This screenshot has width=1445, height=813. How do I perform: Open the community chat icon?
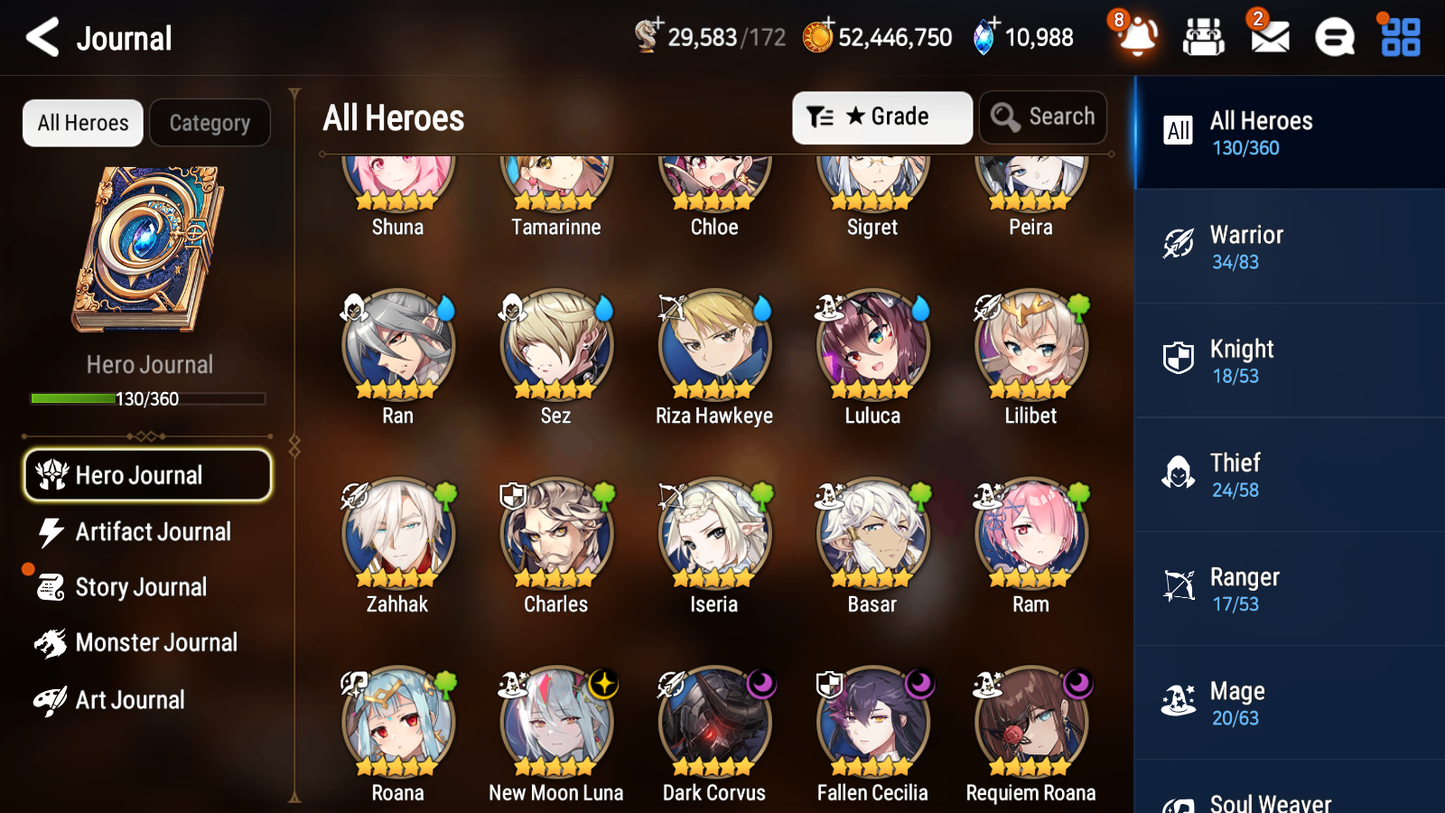(x=1335, y=37)
